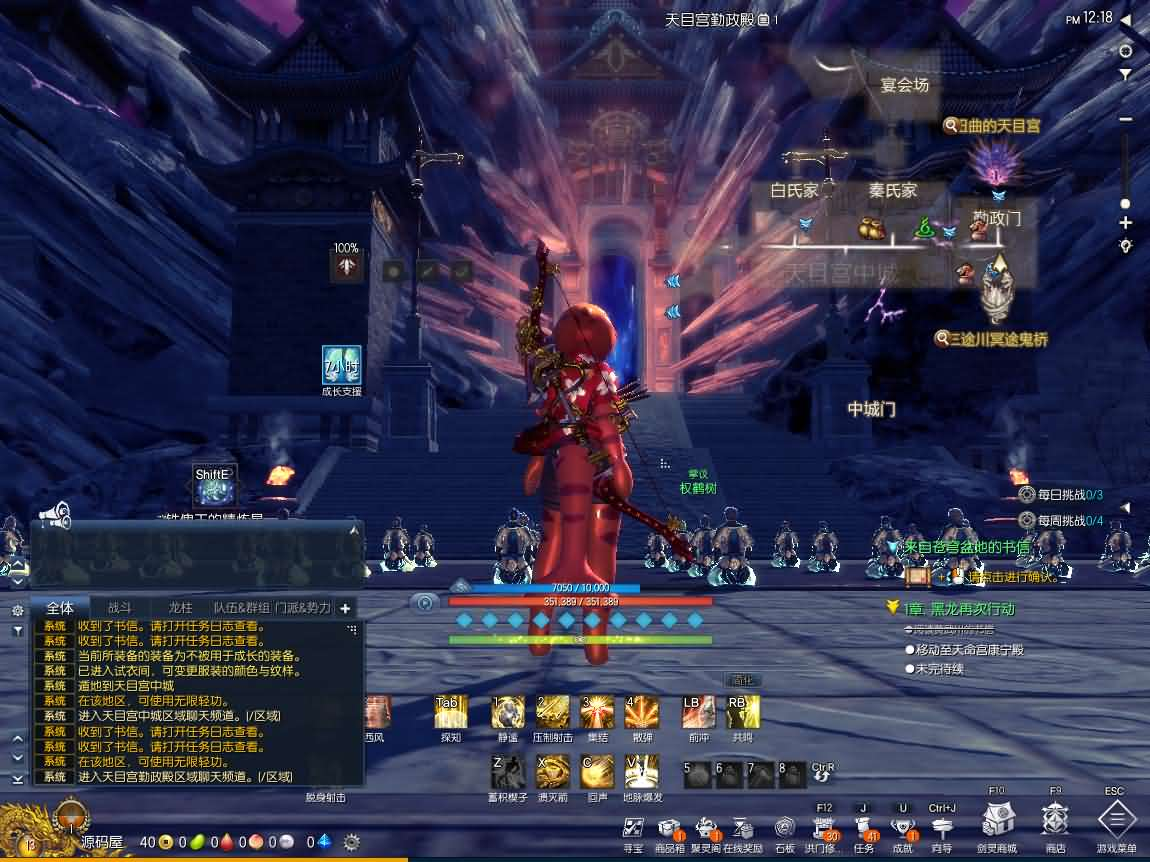Use the 集结 skill icon
This screenshot has height=862, width=1150.
pos(598,712)
